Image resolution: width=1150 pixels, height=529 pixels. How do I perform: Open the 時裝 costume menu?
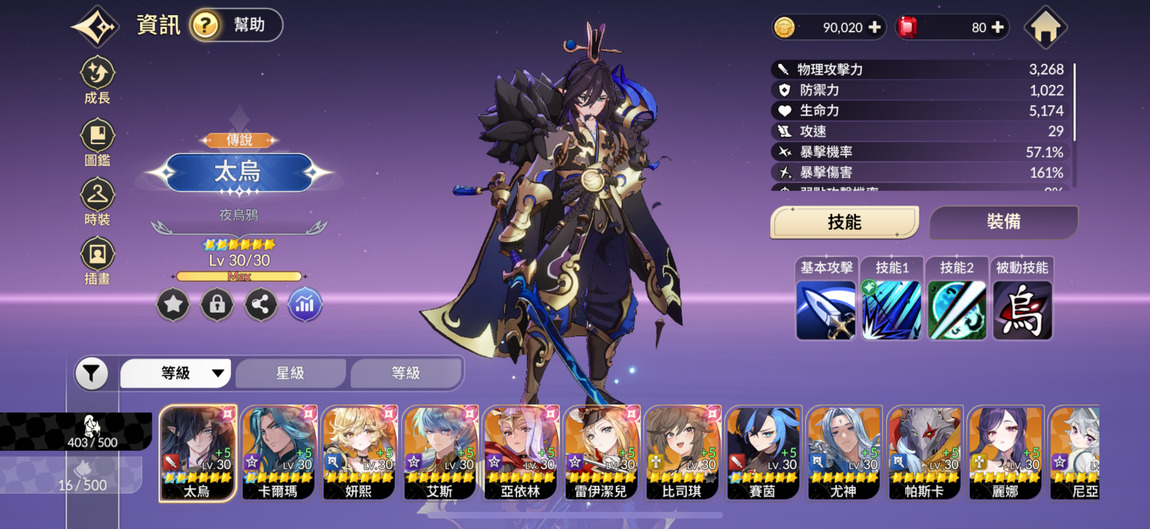click(x=97, y=201)
